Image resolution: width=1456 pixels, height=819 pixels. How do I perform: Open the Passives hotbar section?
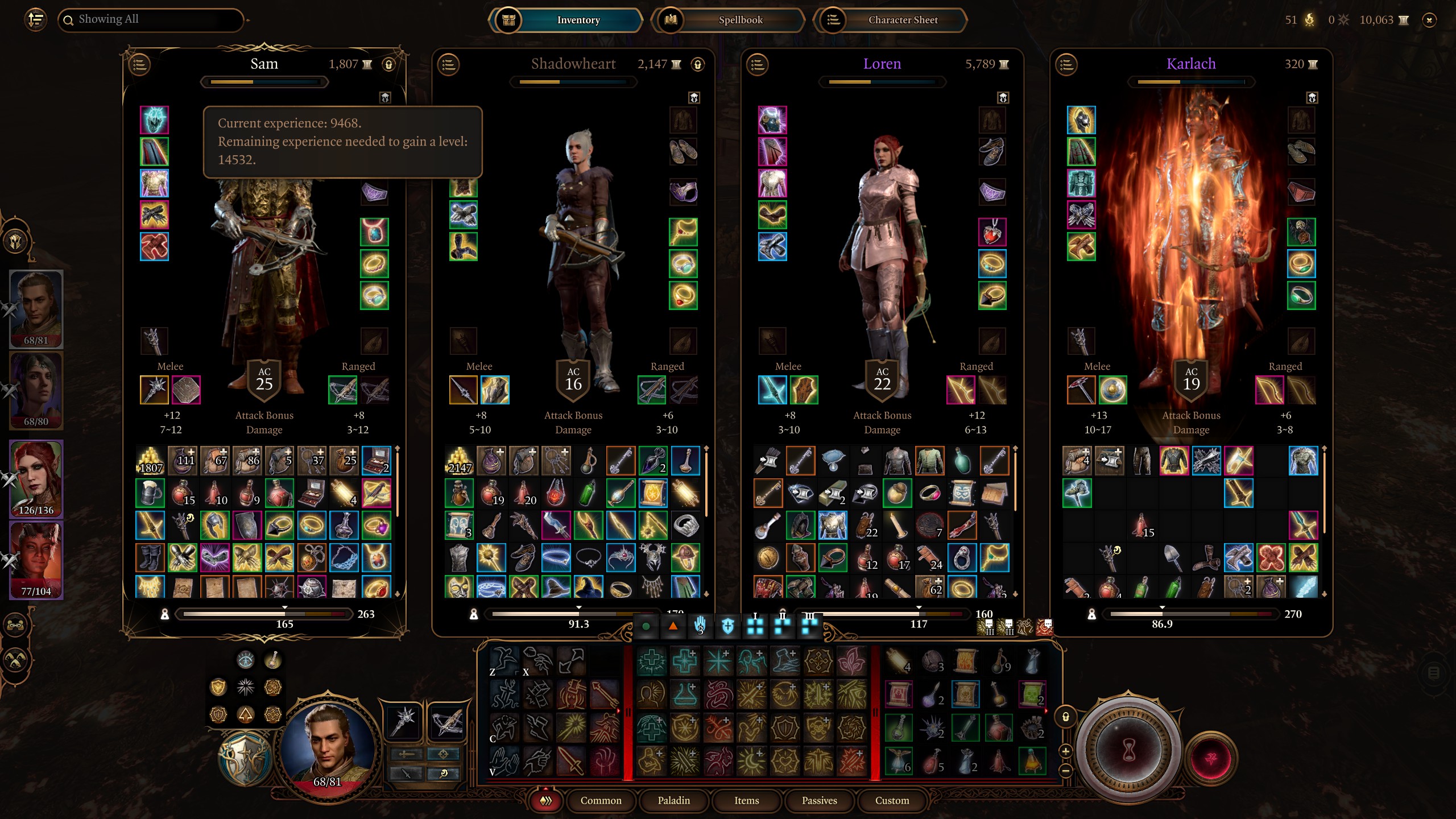tap(819, 800)
